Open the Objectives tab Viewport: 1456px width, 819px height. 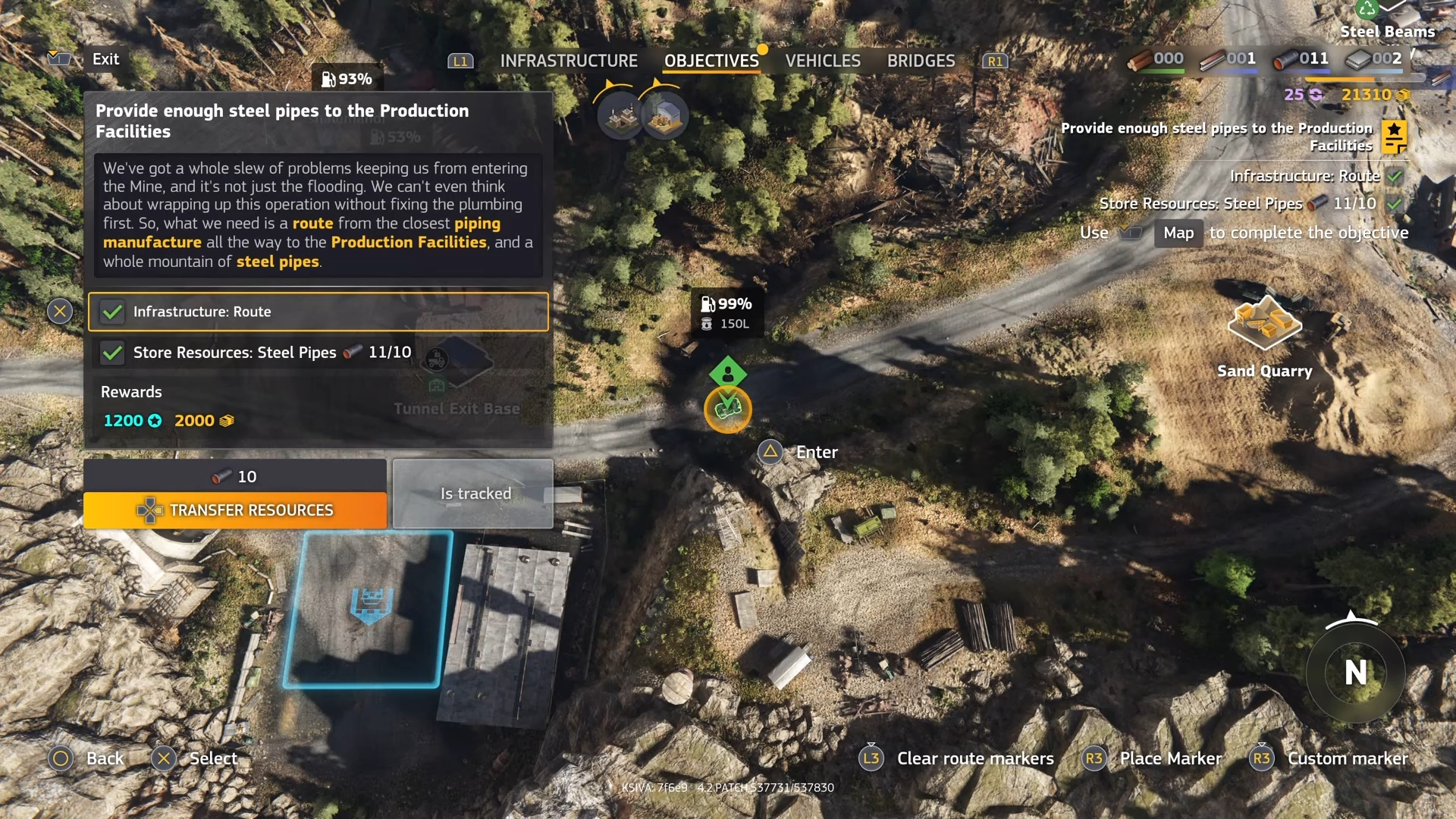coord(711,61)
